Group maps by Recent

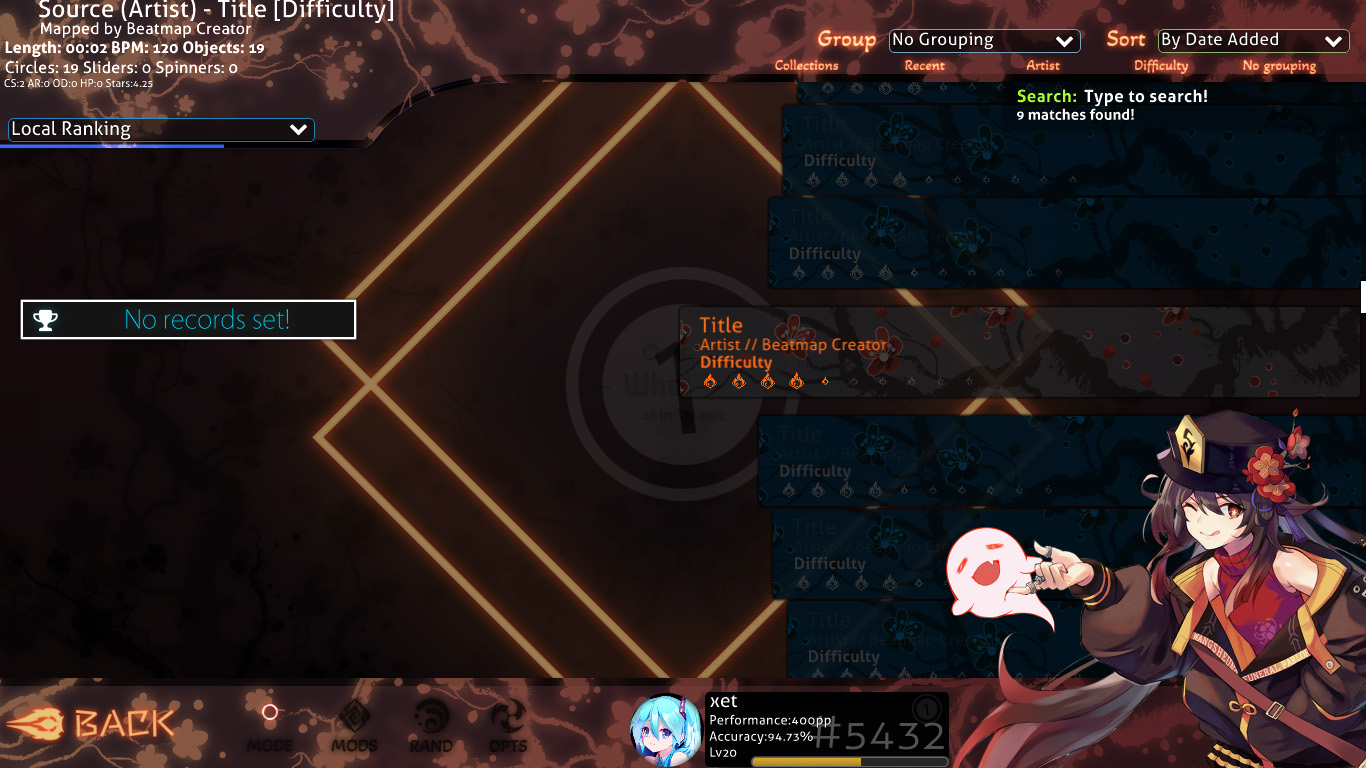(925, 65)
